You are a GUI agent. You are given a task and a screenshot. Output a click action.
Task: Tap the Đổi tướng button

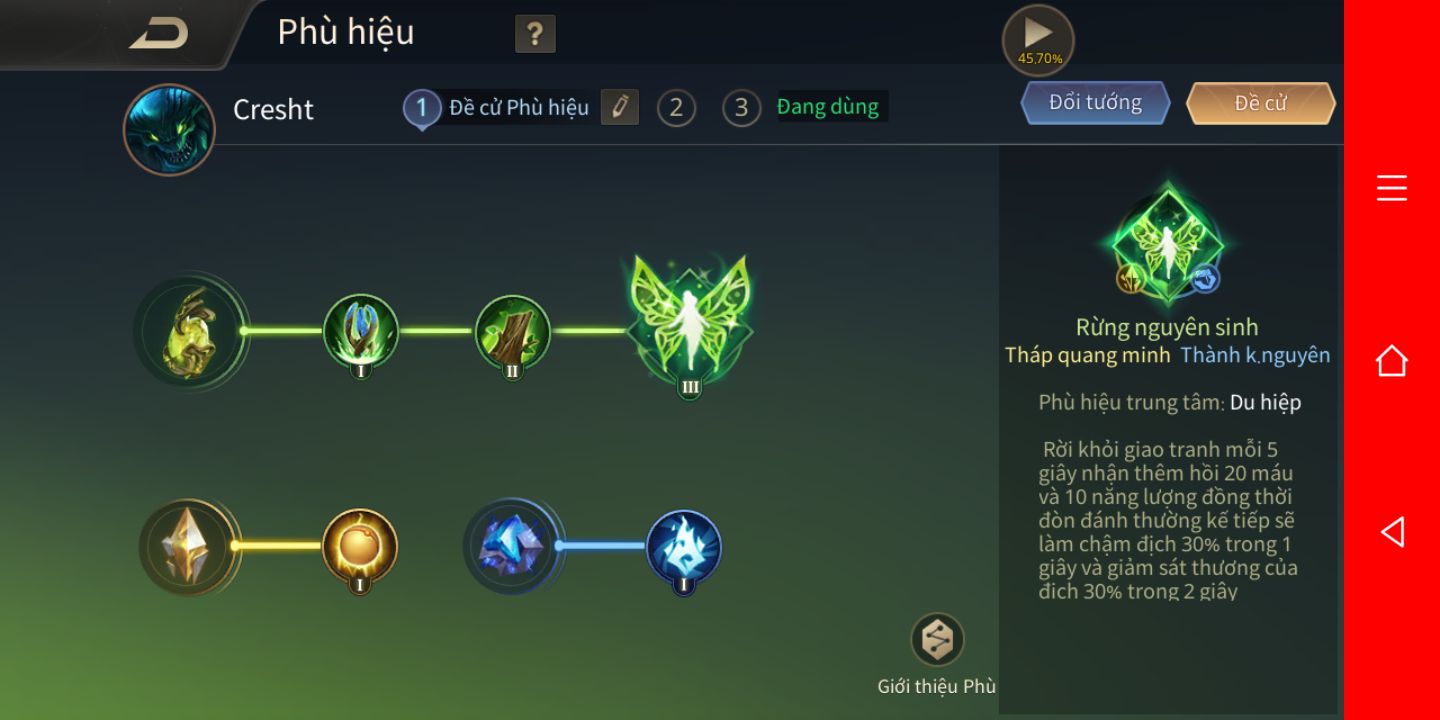(x=1095, y=103)
